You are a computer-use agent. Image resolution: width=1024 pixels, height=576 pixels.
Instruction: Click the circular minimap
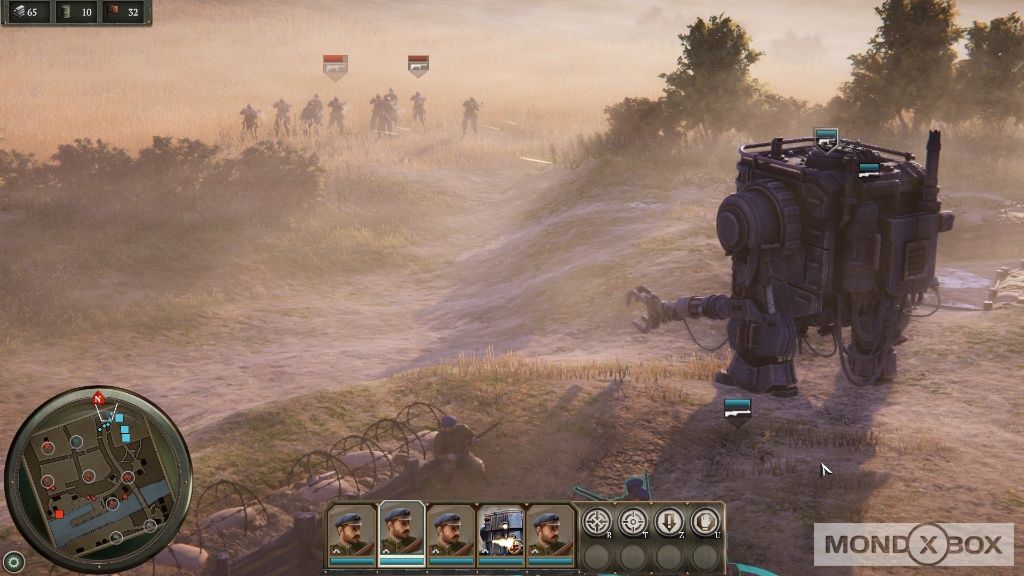[x=98, y=480]
